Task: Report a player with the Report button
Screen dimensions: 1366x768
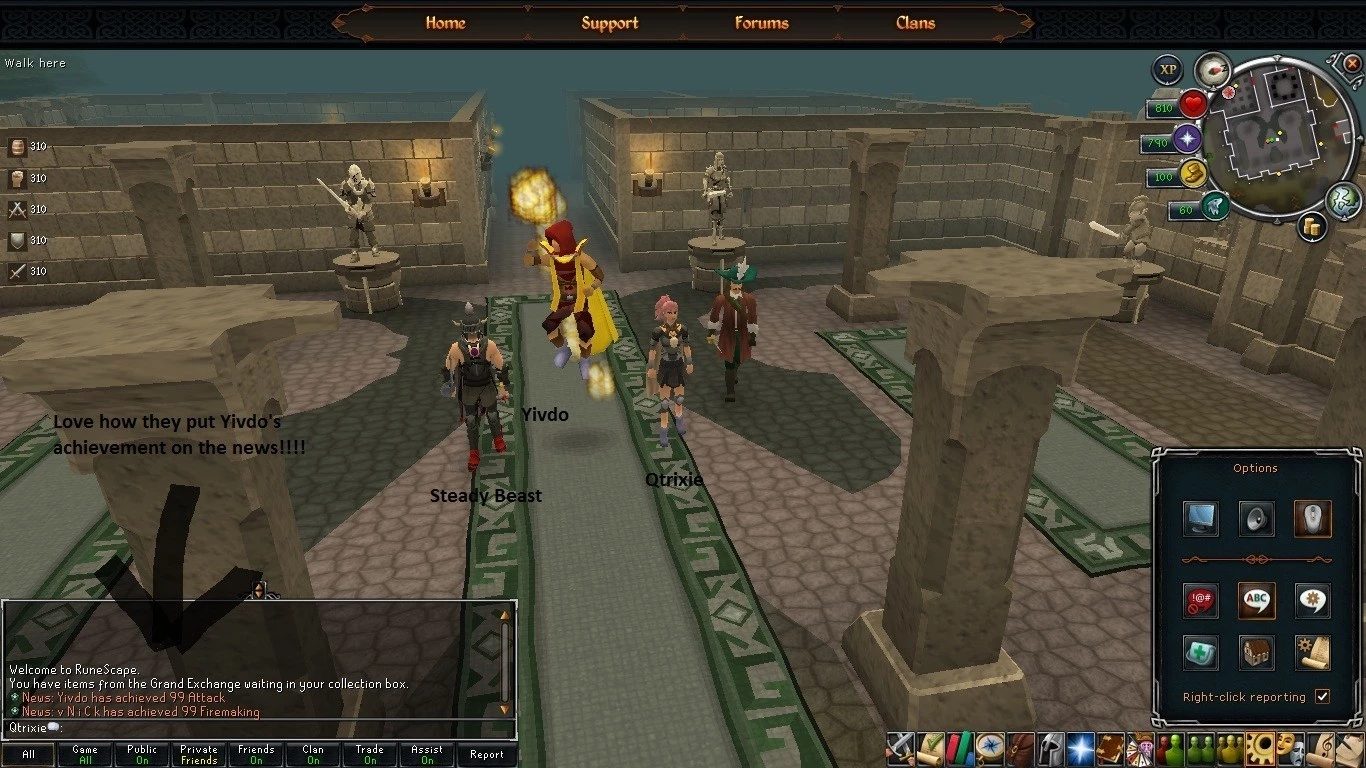Action: 487,755
